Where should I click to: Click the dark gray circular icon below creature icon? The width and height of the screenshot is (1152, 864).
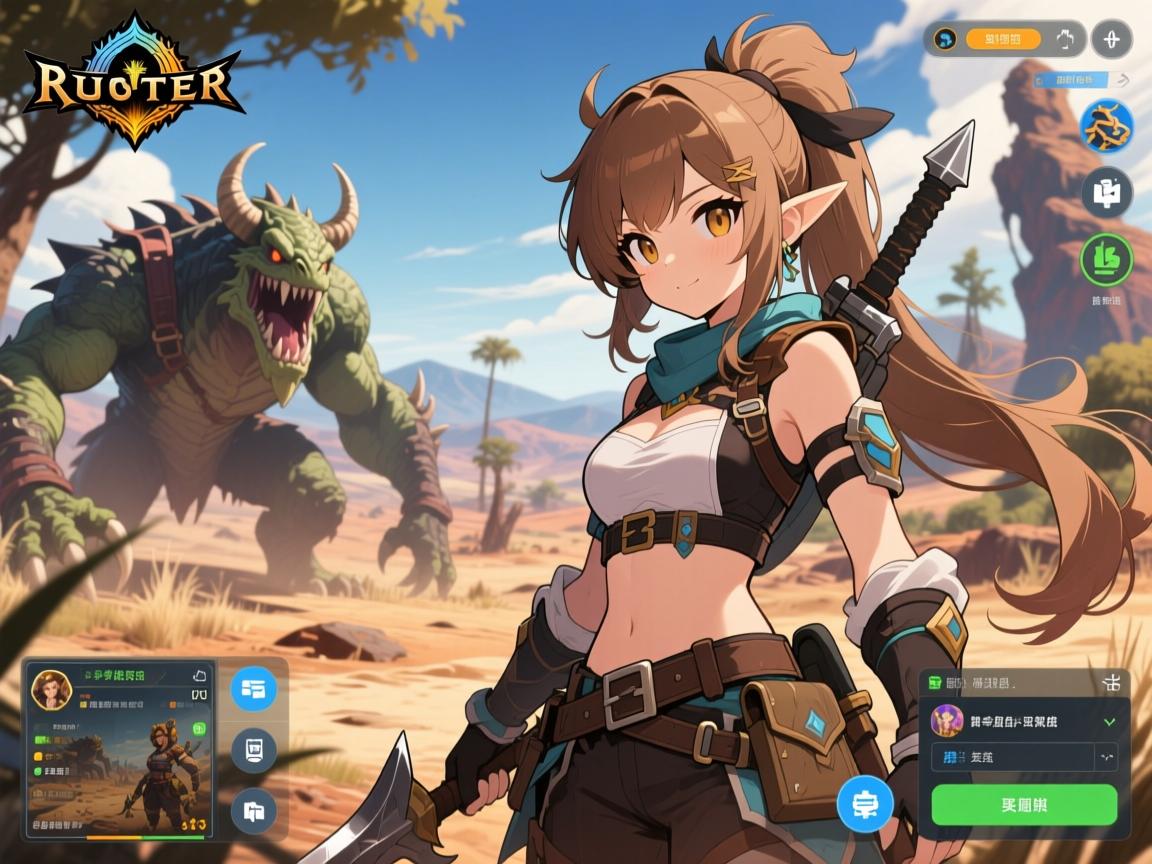pos(1106,192)
